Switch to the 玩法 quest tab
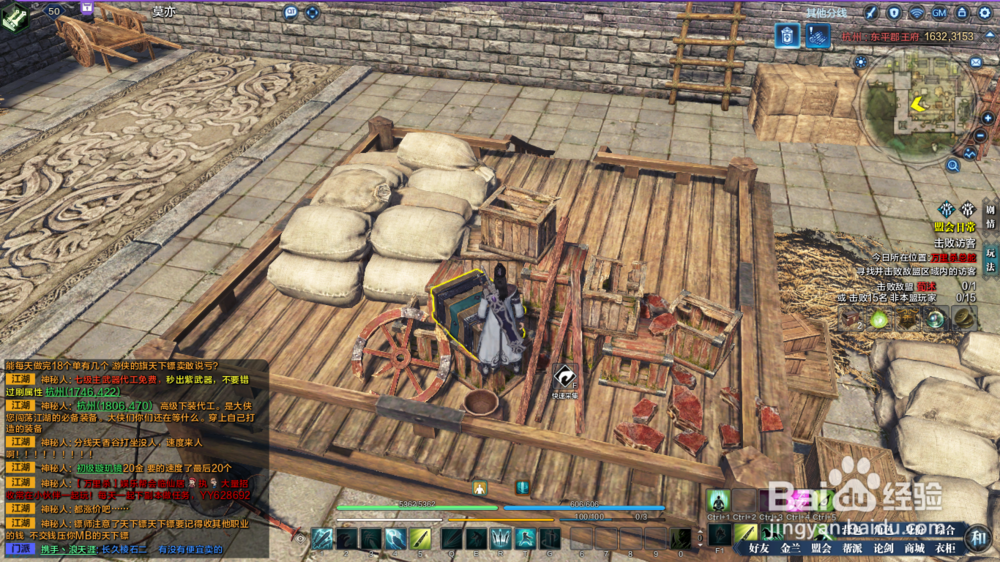This screenshot has width=1000, height=562. [x=990, y=260]
